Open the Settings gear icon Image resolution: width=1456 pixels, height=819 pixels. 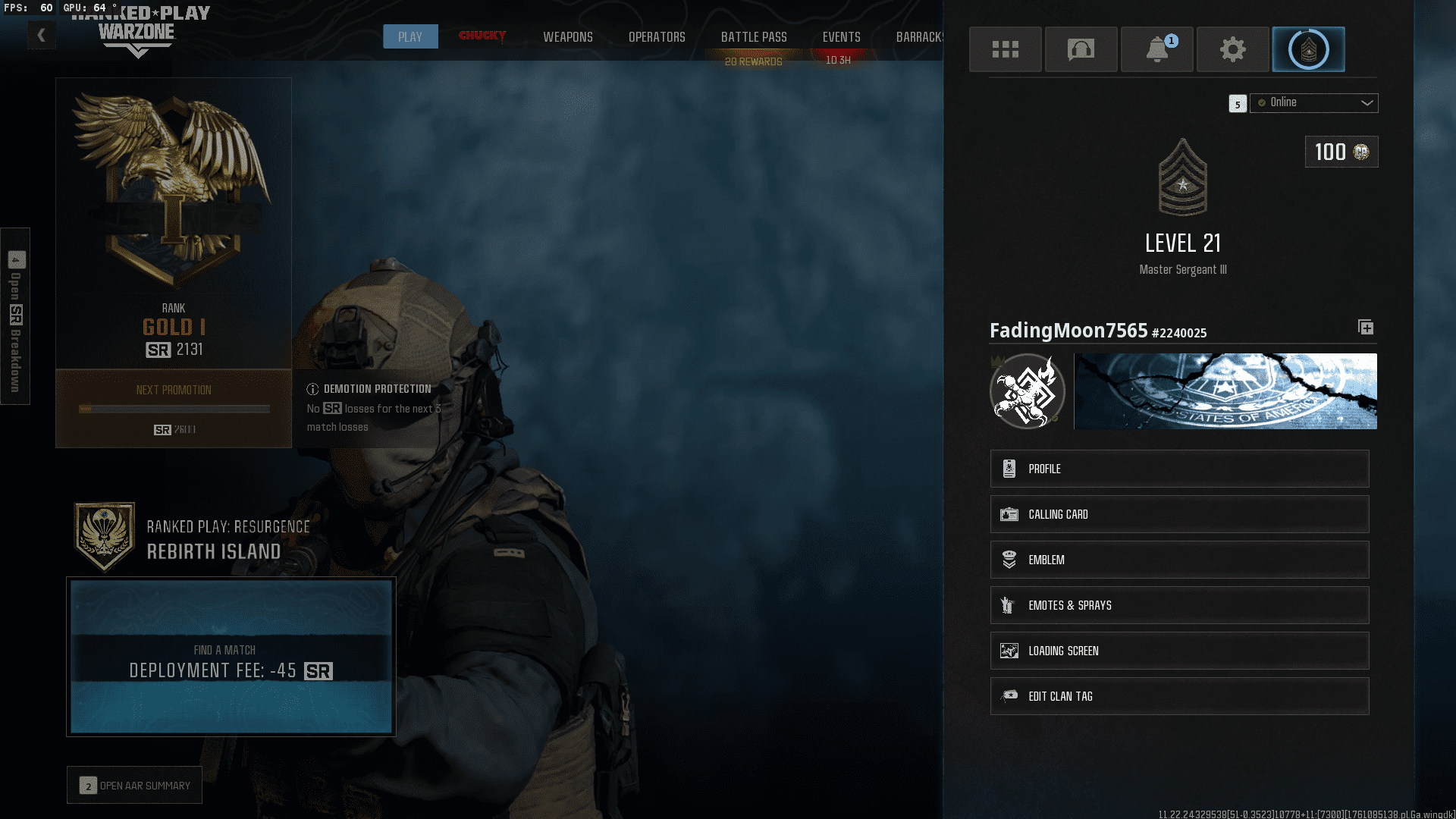coord(1232,49)
